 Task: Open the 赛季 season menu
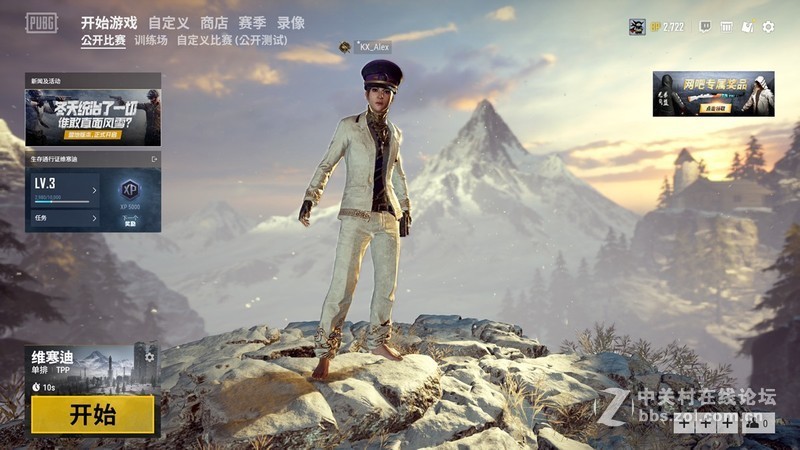pyautogui.click(x=252, y=22)
